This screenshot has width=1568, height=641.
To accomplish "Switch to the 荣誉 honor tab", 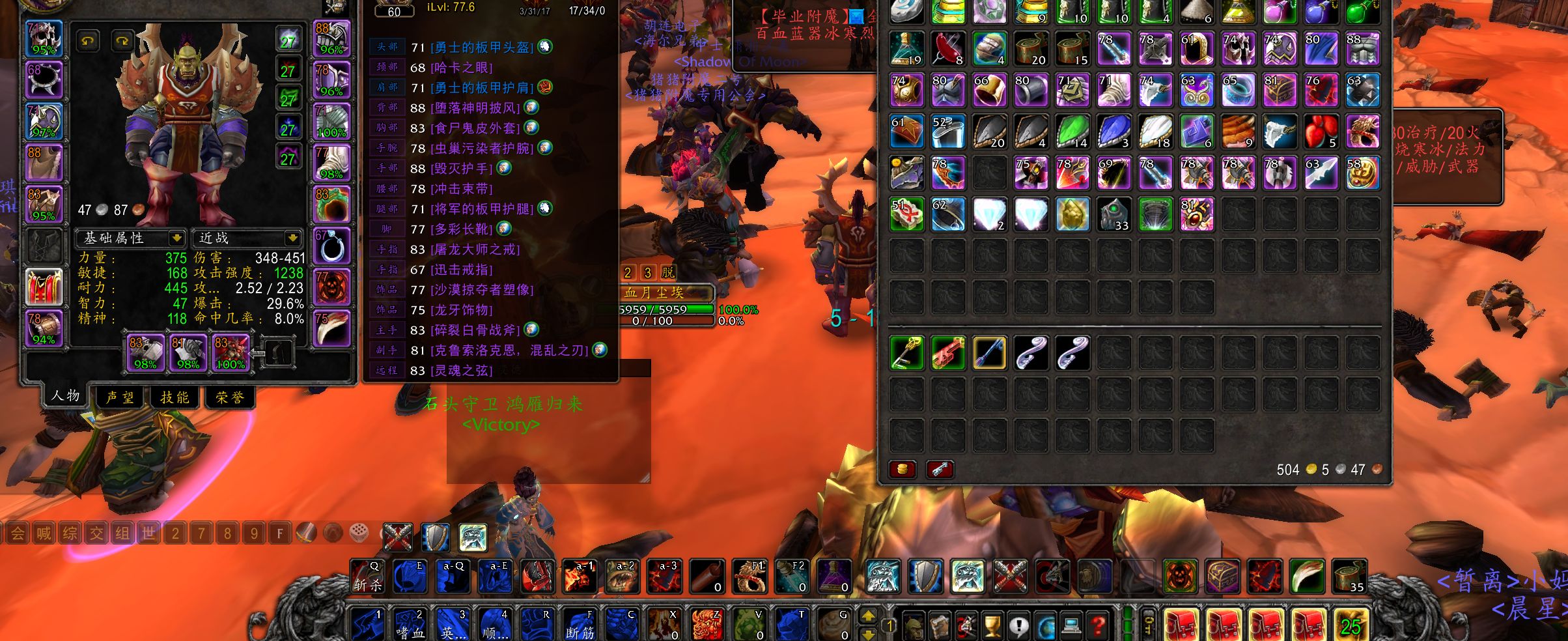I will pyautogui.click(x=230, y=397).
